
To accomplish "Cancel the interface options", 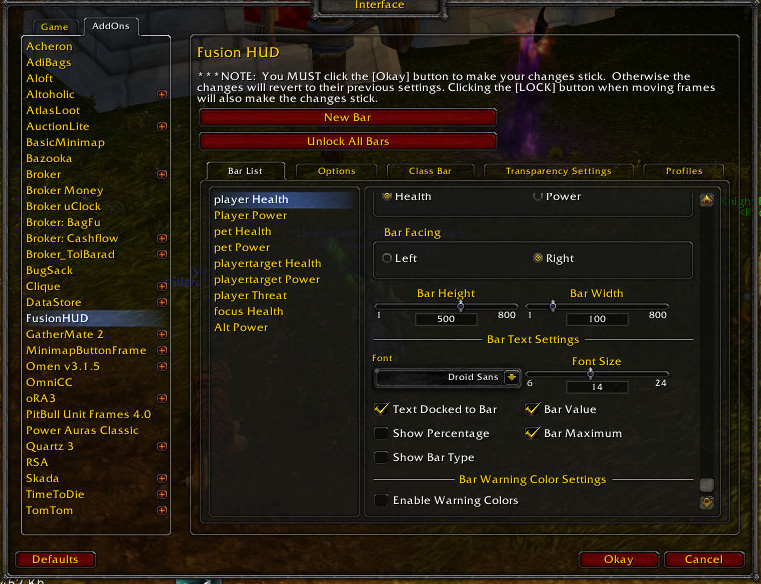I will (704, 560).
